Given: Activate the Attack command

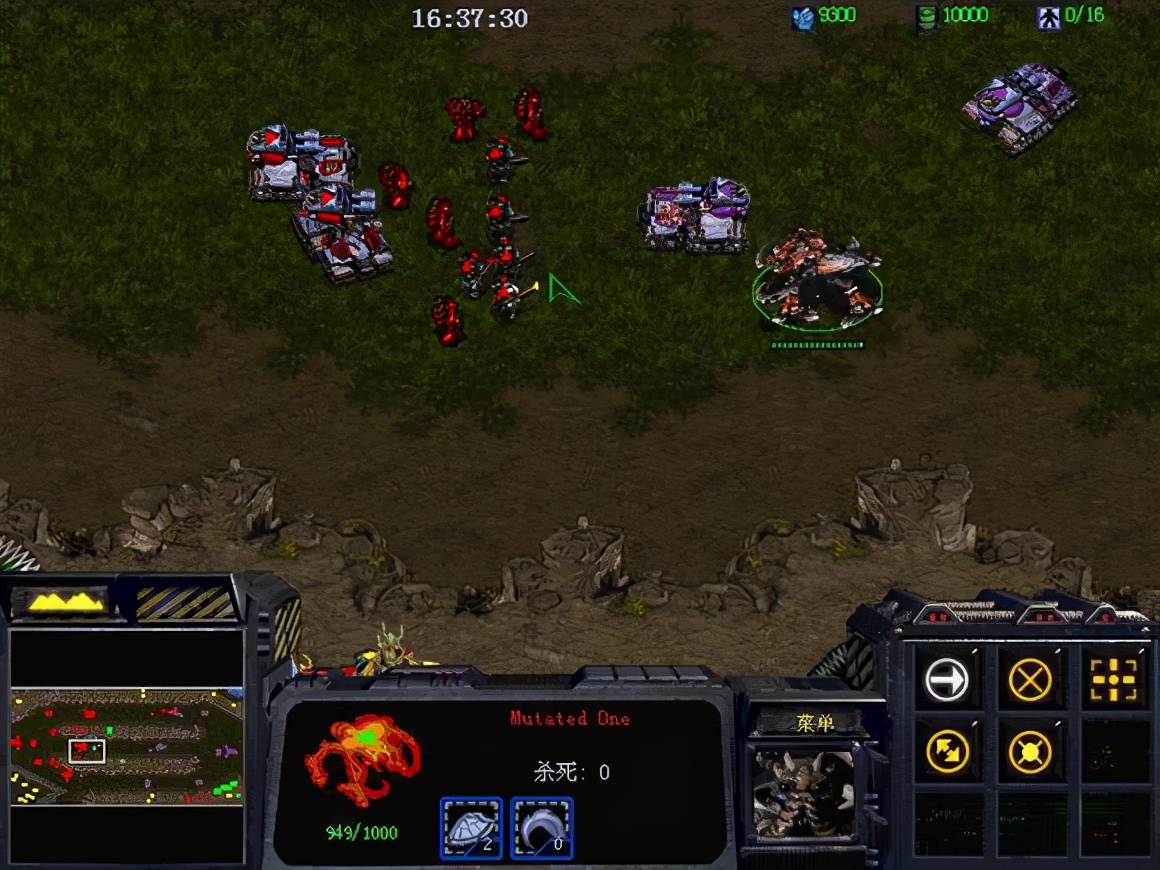Looking at the screenshot, I should click(x=1113, y=681).
